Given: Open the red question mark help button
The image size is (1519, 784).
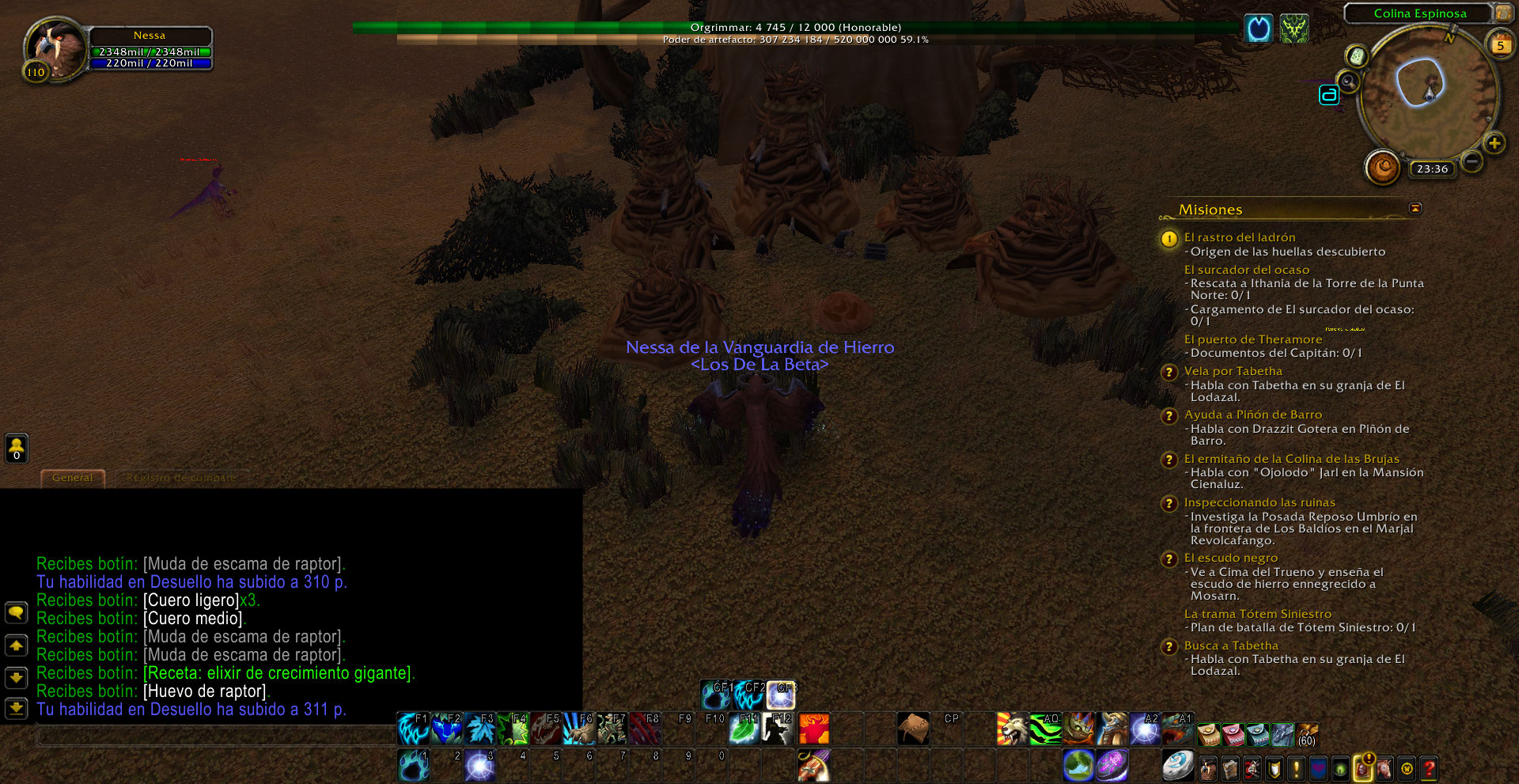Looking at the screenshot, I should 1429,768.
